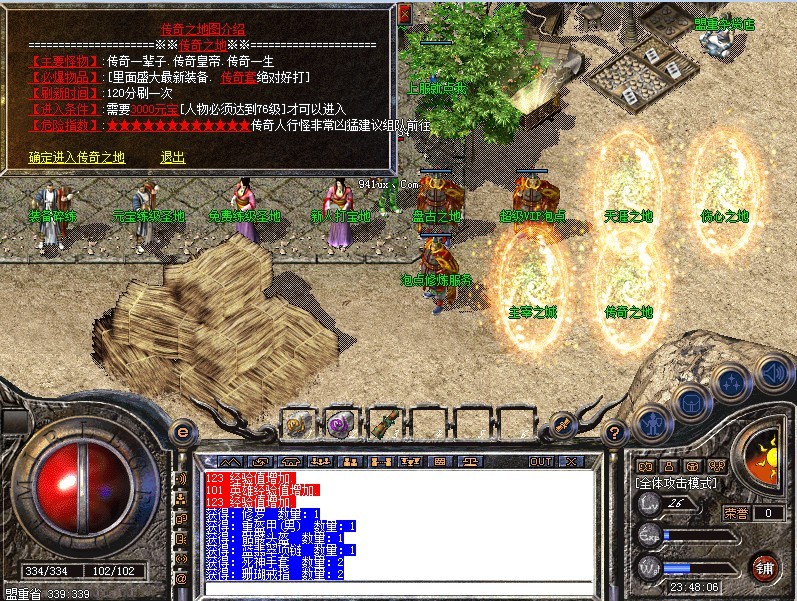Click the round 'e' button left of belt
The image size is (797, 601).
[x=181, y=431]
